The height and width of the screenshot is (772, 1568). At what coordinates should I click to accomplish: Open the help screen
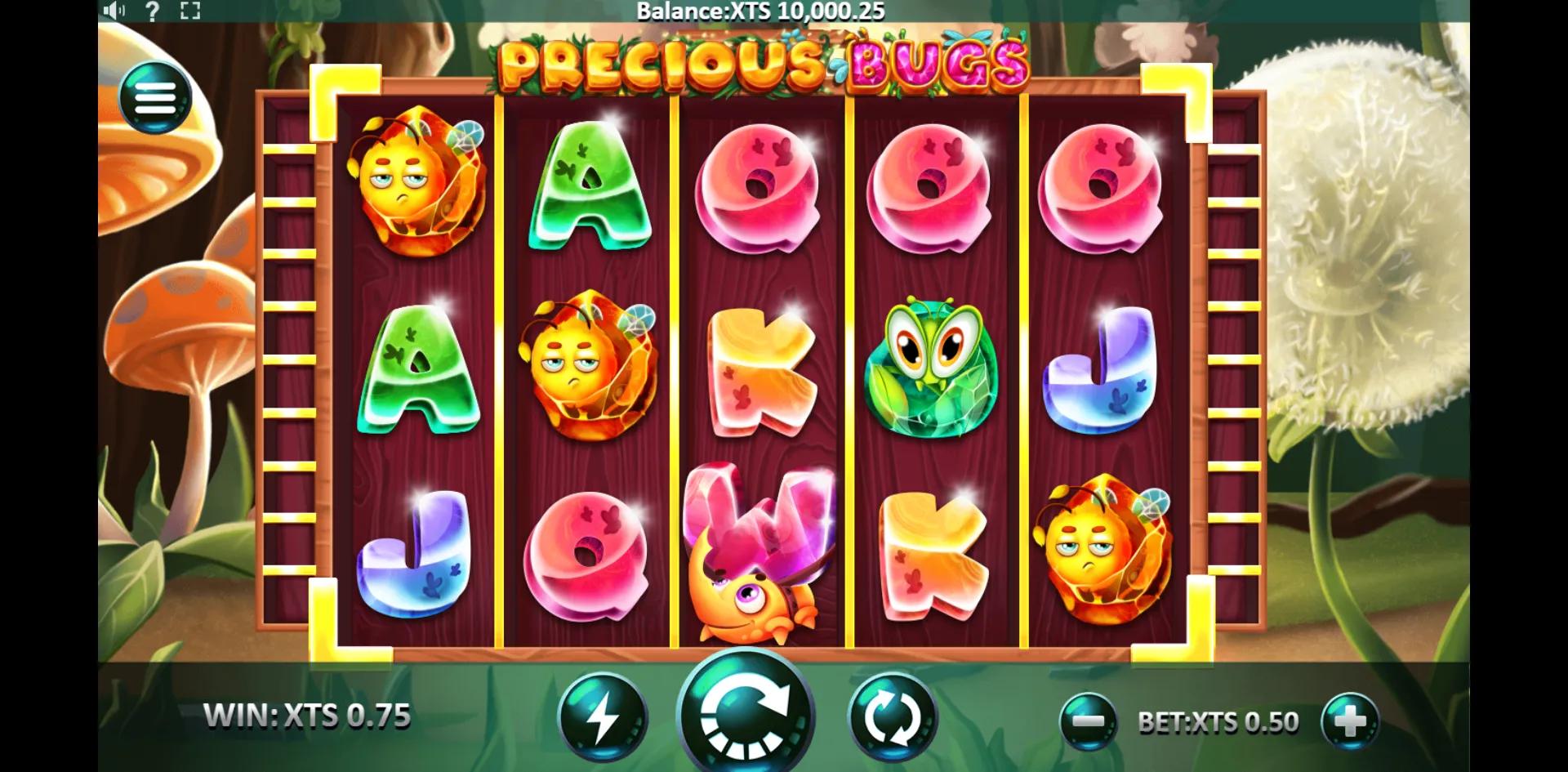tap(152, 11)
